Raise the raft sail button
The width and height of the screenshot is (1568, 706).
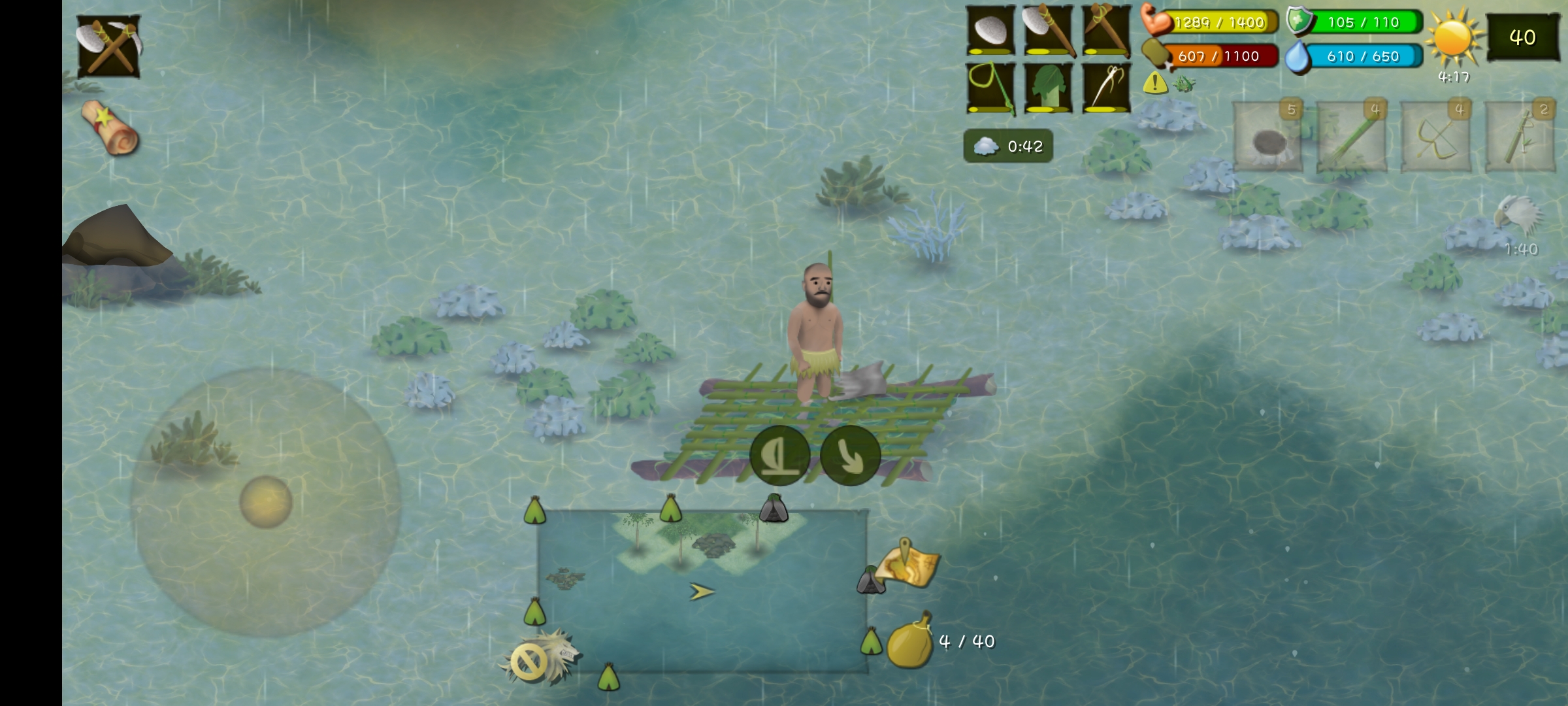pyautogui.click(x=779, y=455)
